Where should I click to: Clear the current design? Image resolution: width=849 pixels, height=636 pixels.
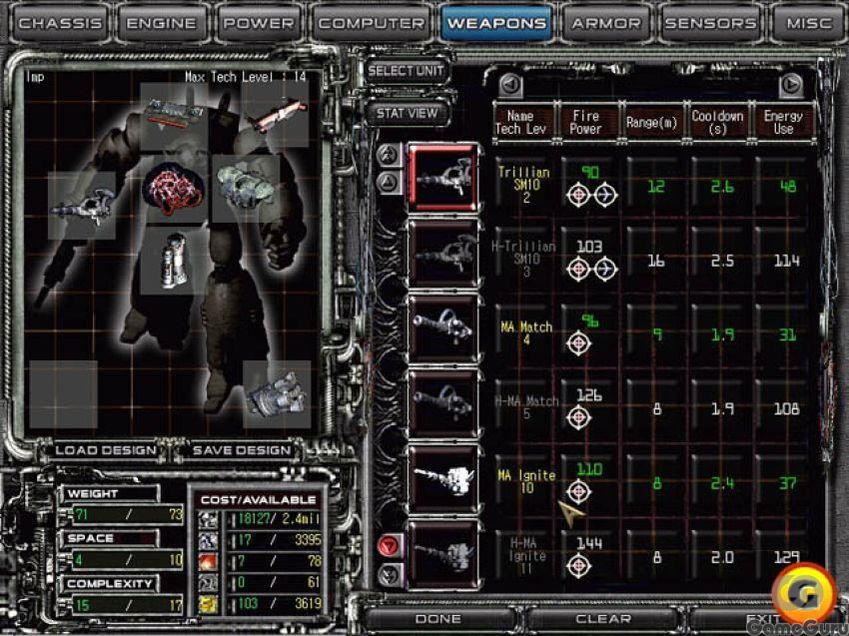(x=603, y=619)
